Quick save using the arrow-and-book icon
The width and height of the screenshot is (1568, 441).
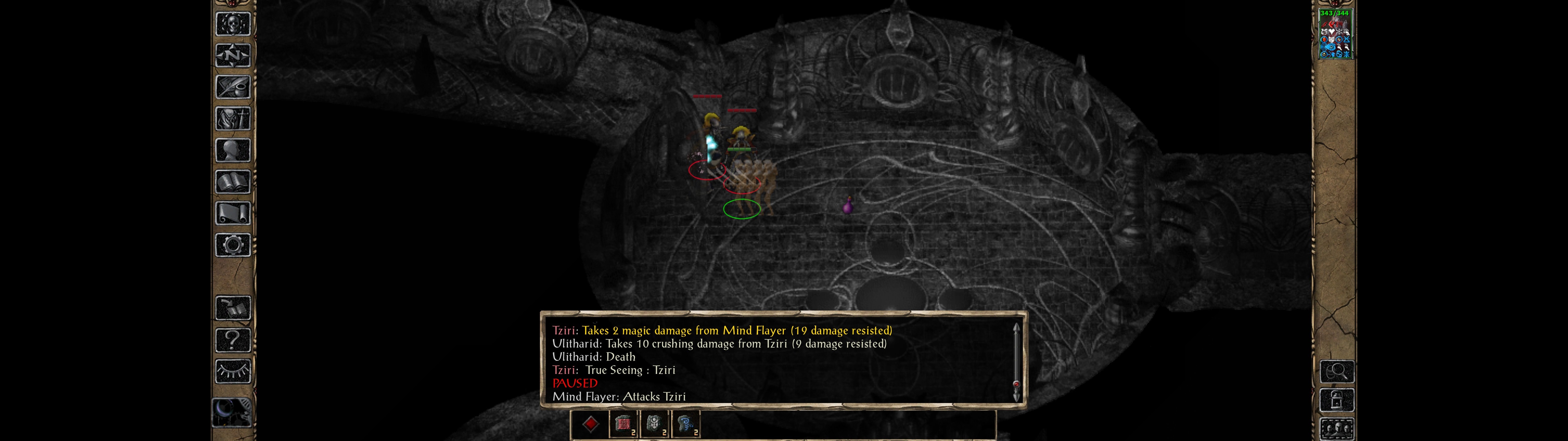[233, 308]
